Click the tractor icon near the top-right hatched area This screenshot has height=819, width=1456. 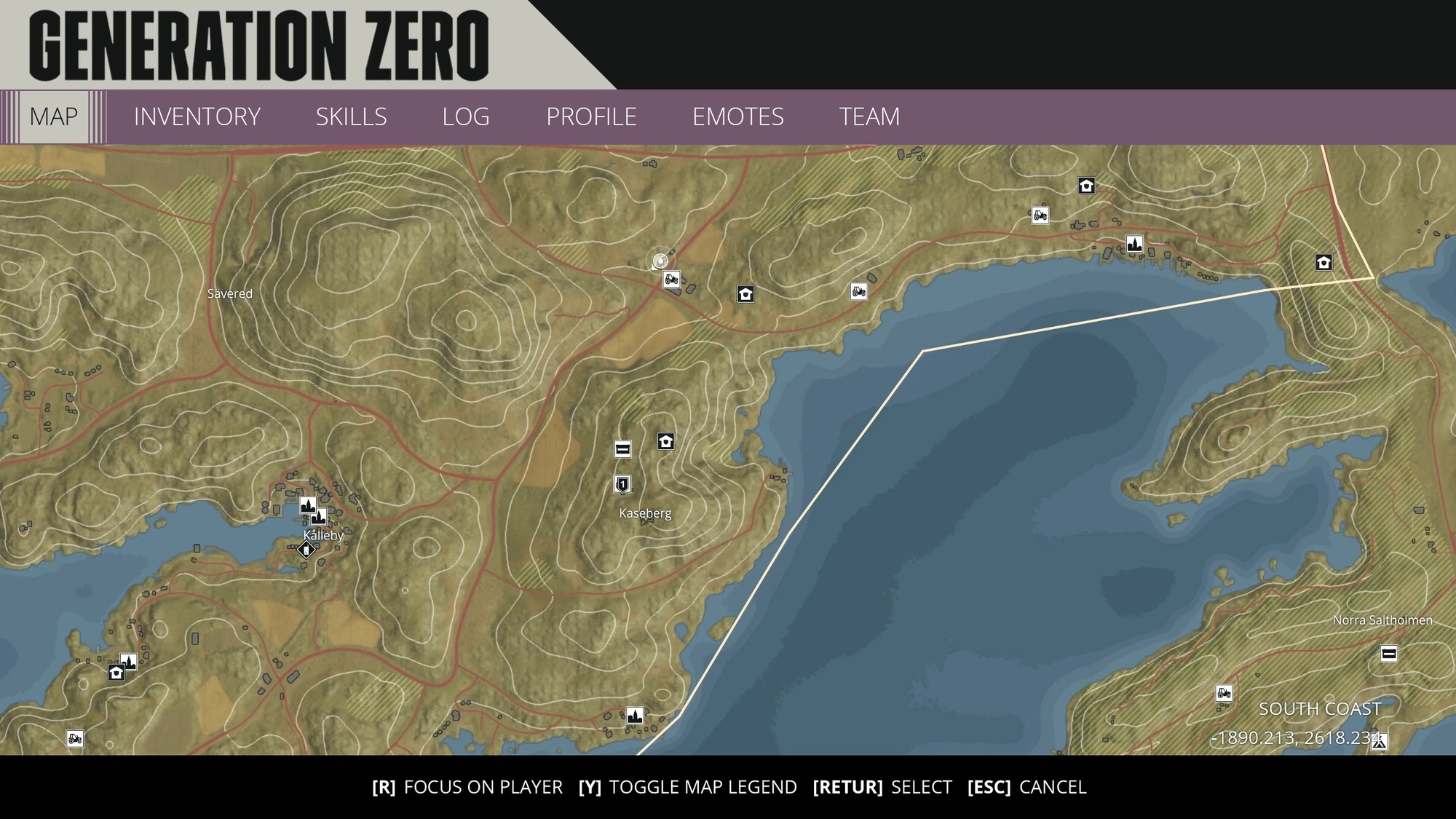pos(1039,215)
